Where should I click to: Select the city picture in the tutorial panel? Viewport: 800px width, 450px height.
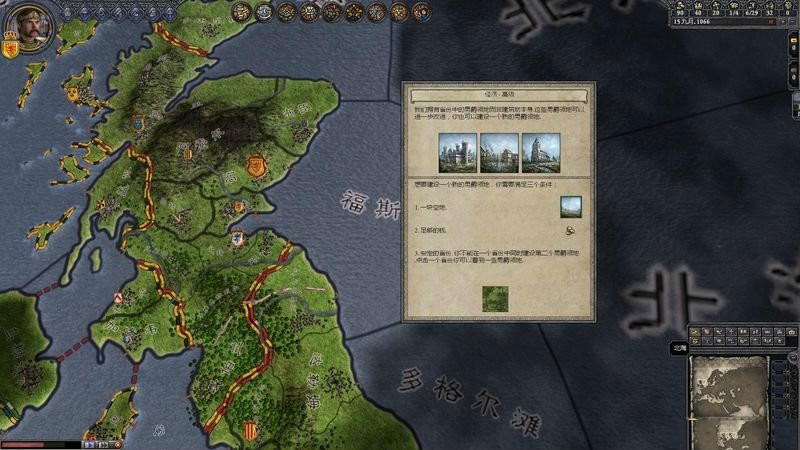499,153
